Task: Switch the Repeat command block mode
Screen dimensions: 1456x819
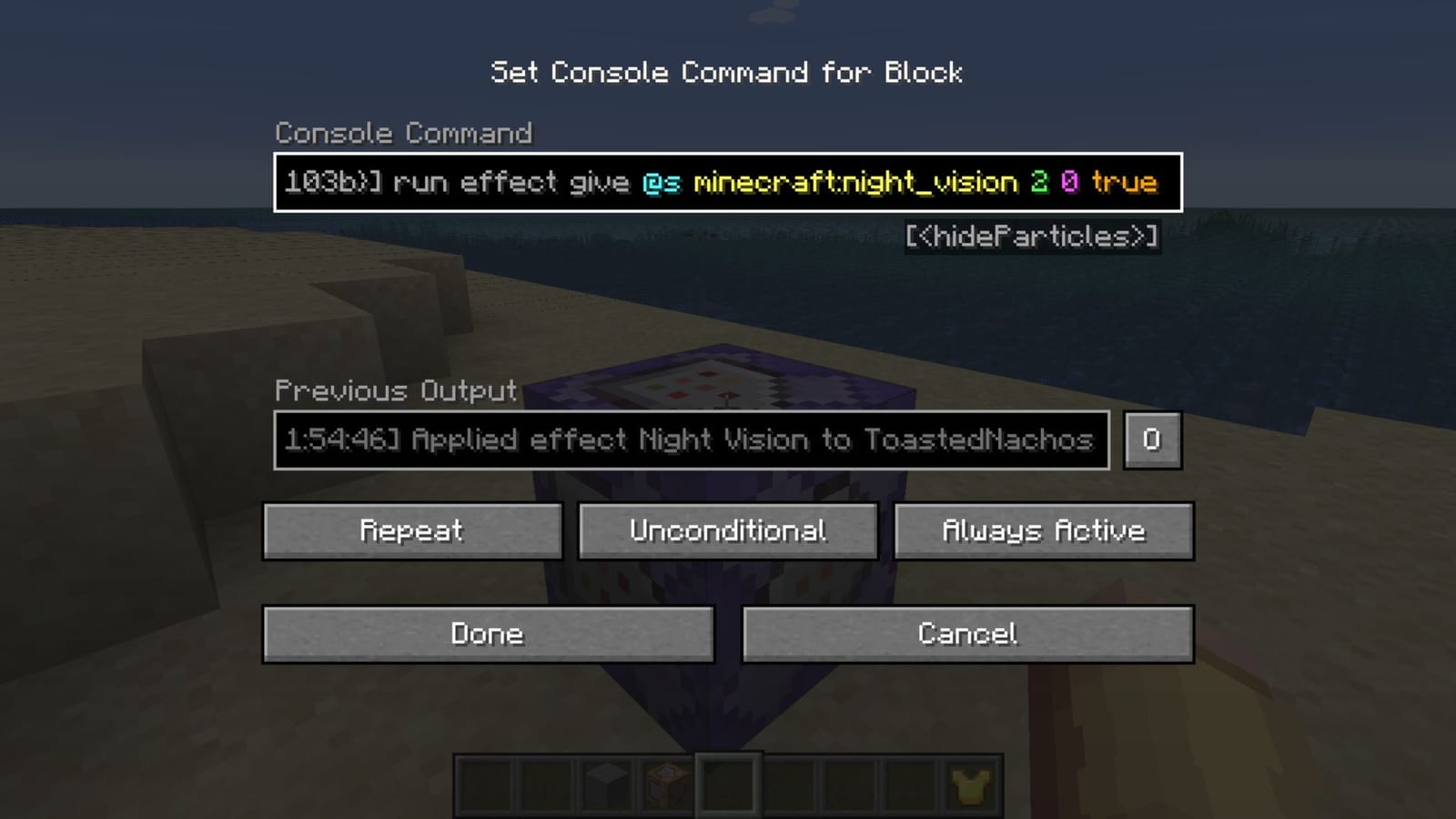Action: tap(411, 531)
